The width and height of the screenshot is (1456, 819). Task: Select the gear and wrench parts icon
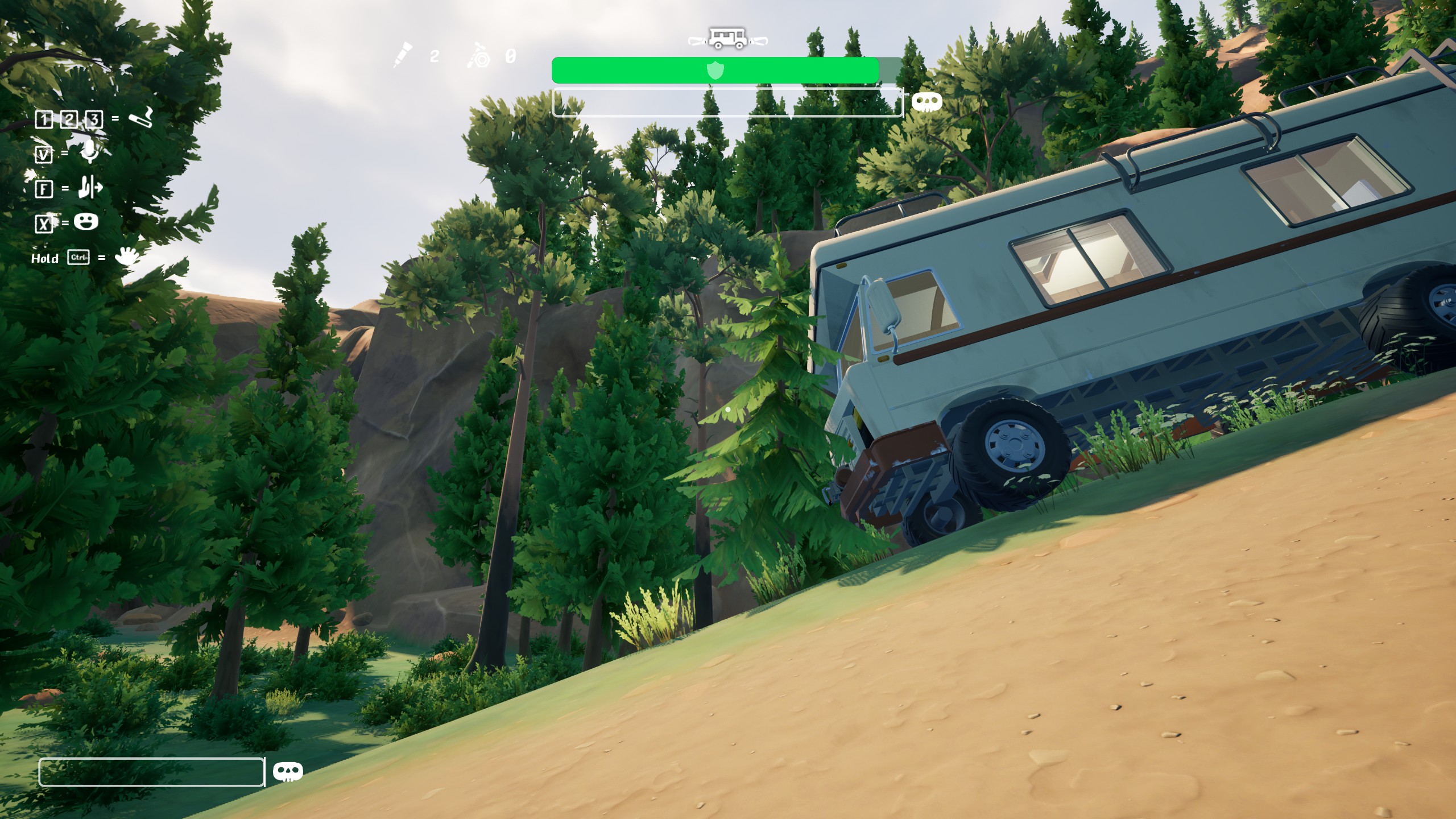tap(479, 56)
